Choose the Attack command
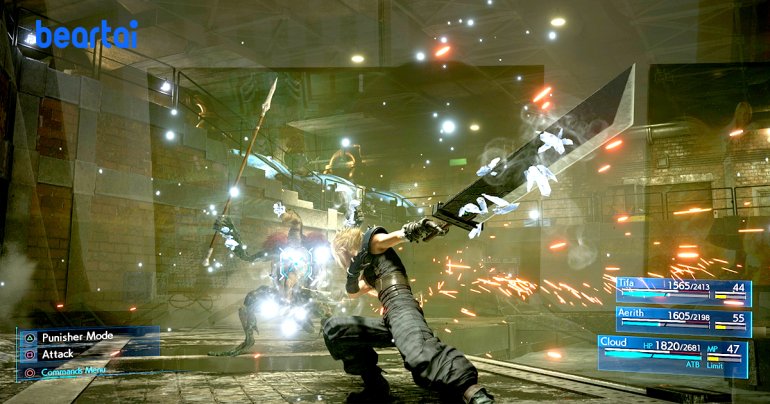The image size is (770, 404). [58, 354]
